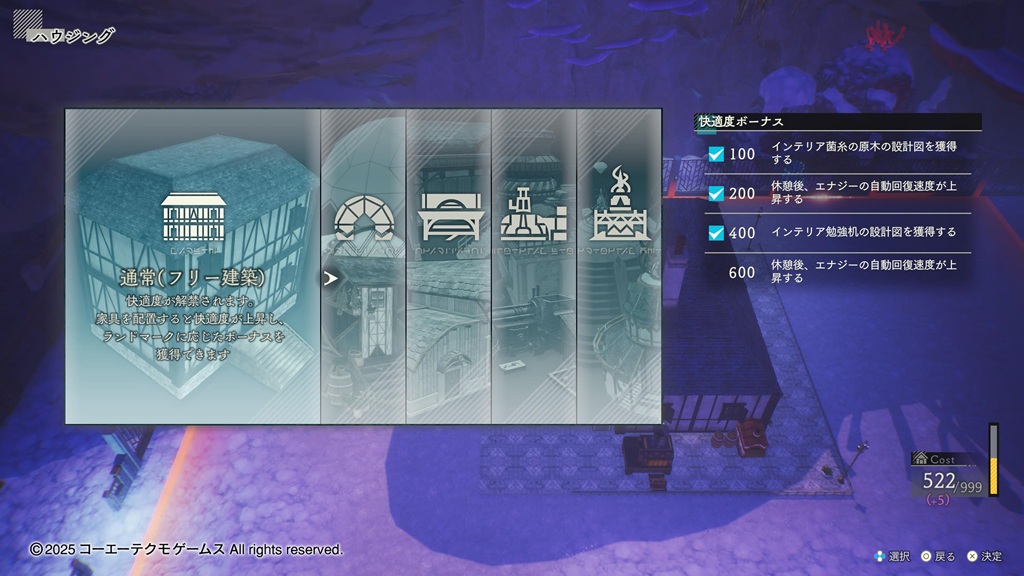Choose the dome-shaped landmark panel

tap(363, 266)
